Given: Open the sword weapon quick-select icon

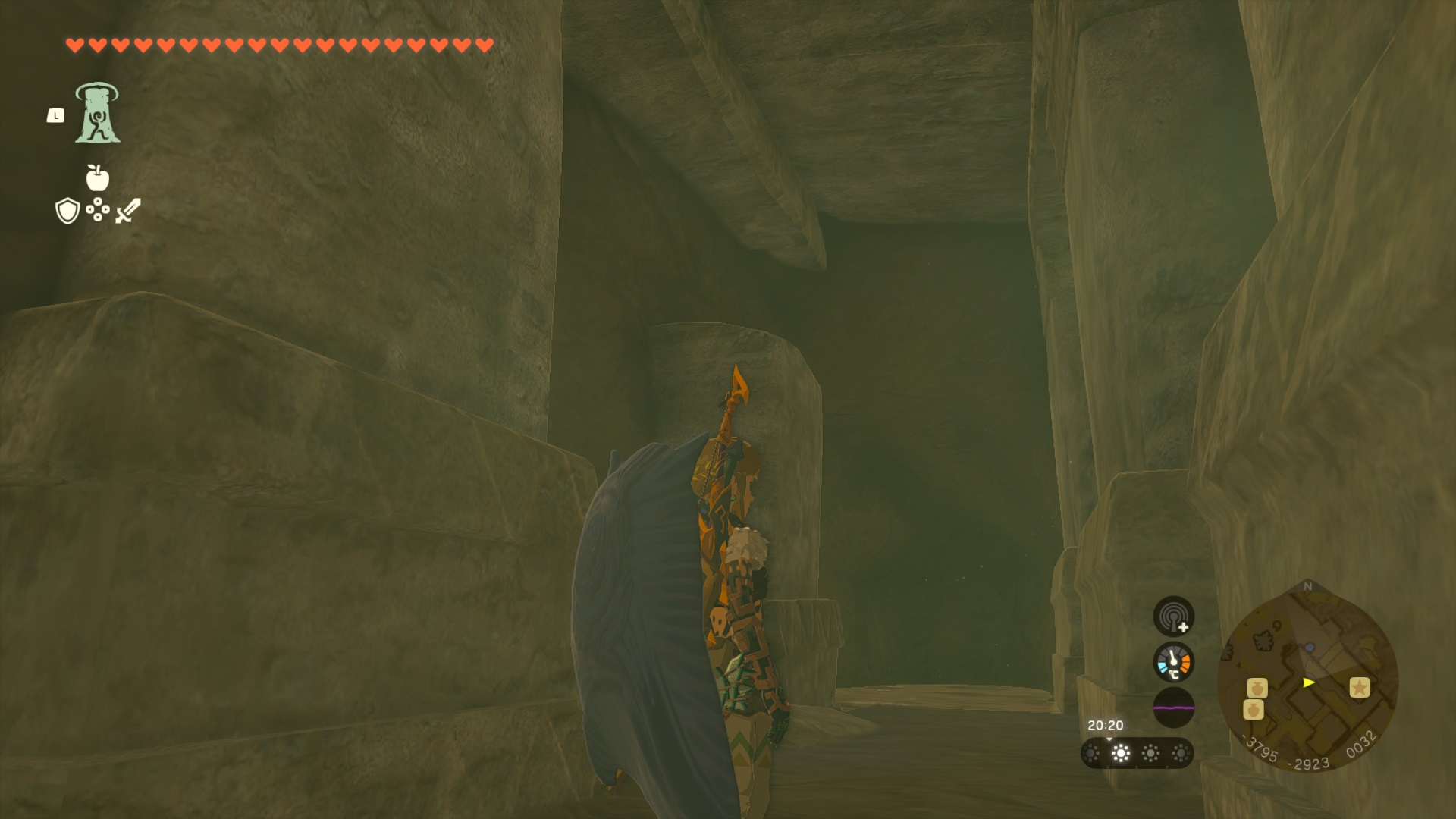Looking at the screenshot, I should [128, 210].
